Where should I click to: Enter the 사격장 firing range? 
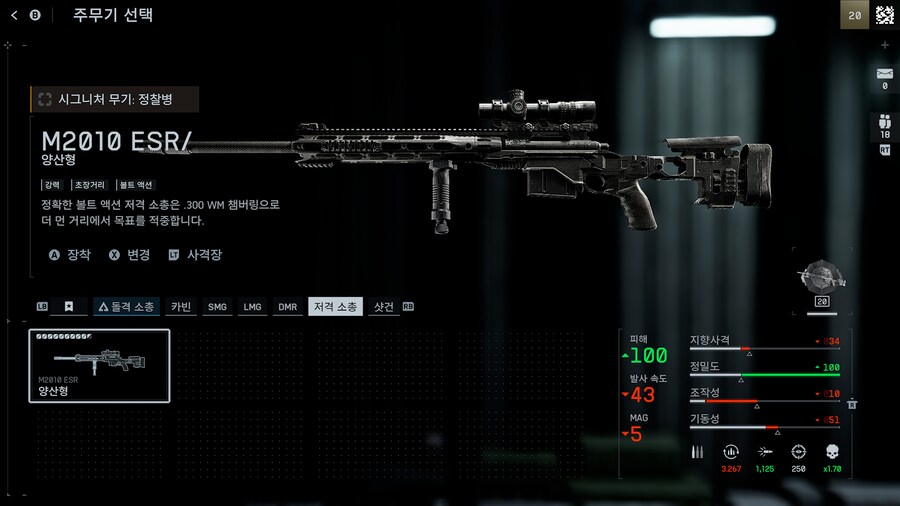(196, 255)
